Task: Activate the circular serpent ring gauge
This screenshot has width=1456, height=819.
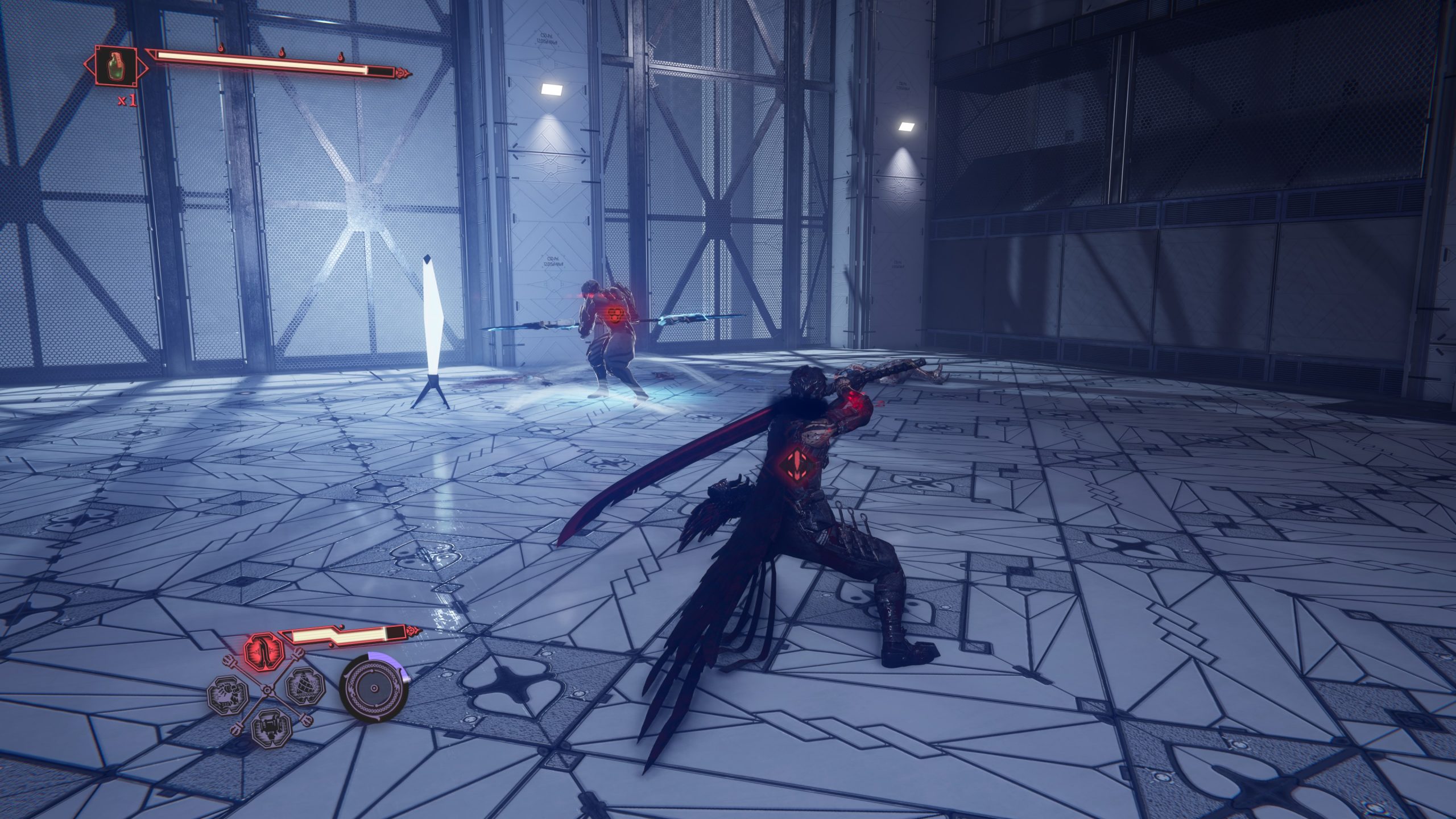Action: 374,690
